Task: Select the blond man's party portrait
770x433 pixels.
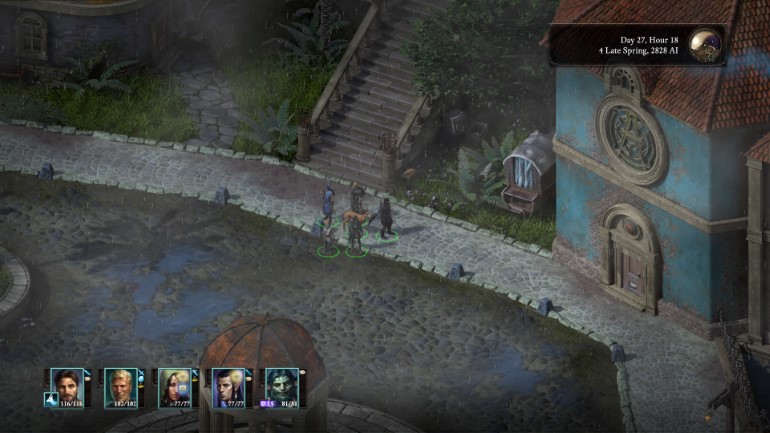Action: click(x=121, y=385)
